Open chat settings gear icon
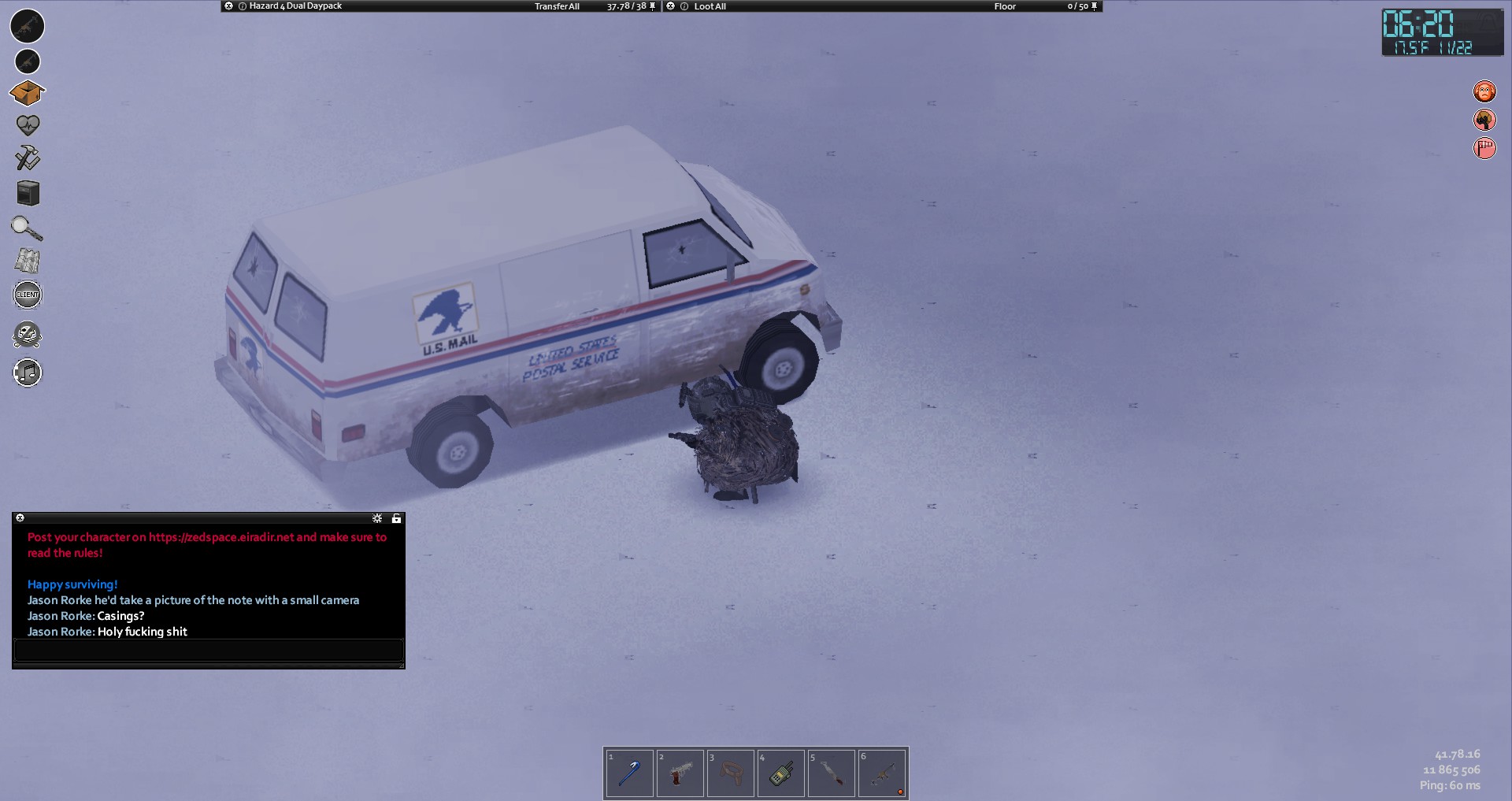Screen dimensions: 1512x801 (x=377, y=518)
